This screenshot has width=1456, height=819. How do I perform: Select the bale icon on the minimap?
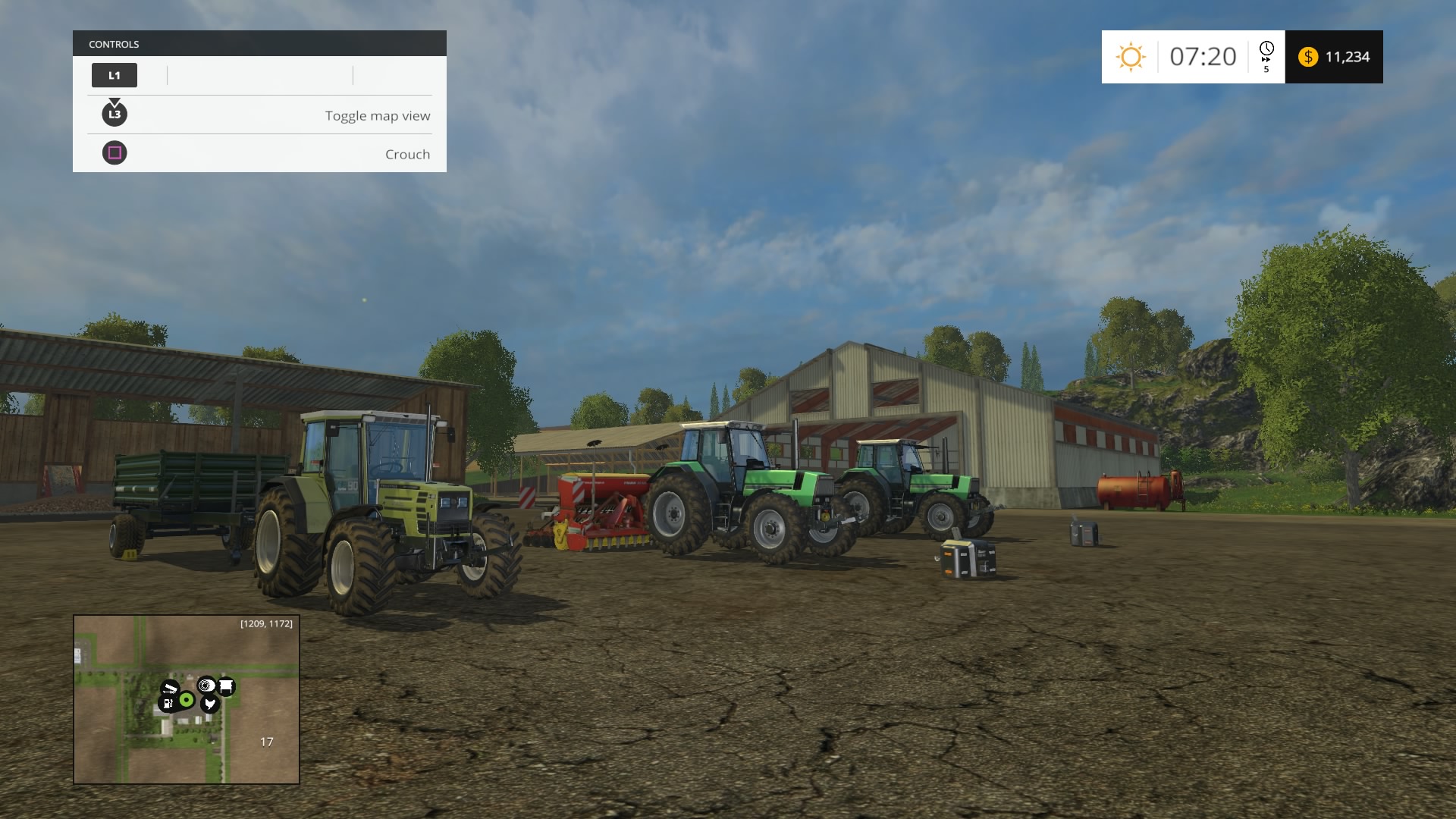click(x=206, y=686)
